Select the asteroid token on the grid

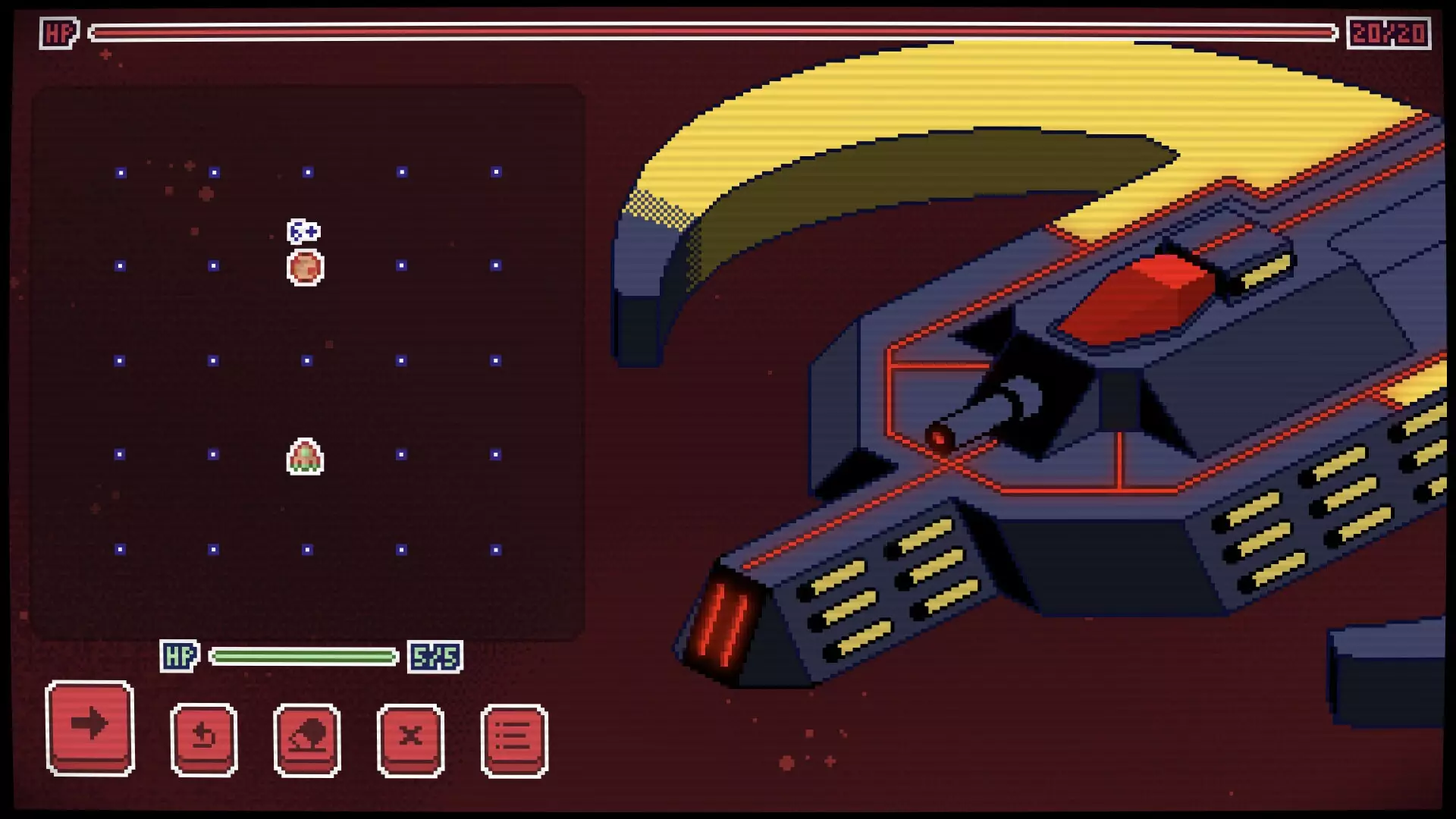(303, 266)
